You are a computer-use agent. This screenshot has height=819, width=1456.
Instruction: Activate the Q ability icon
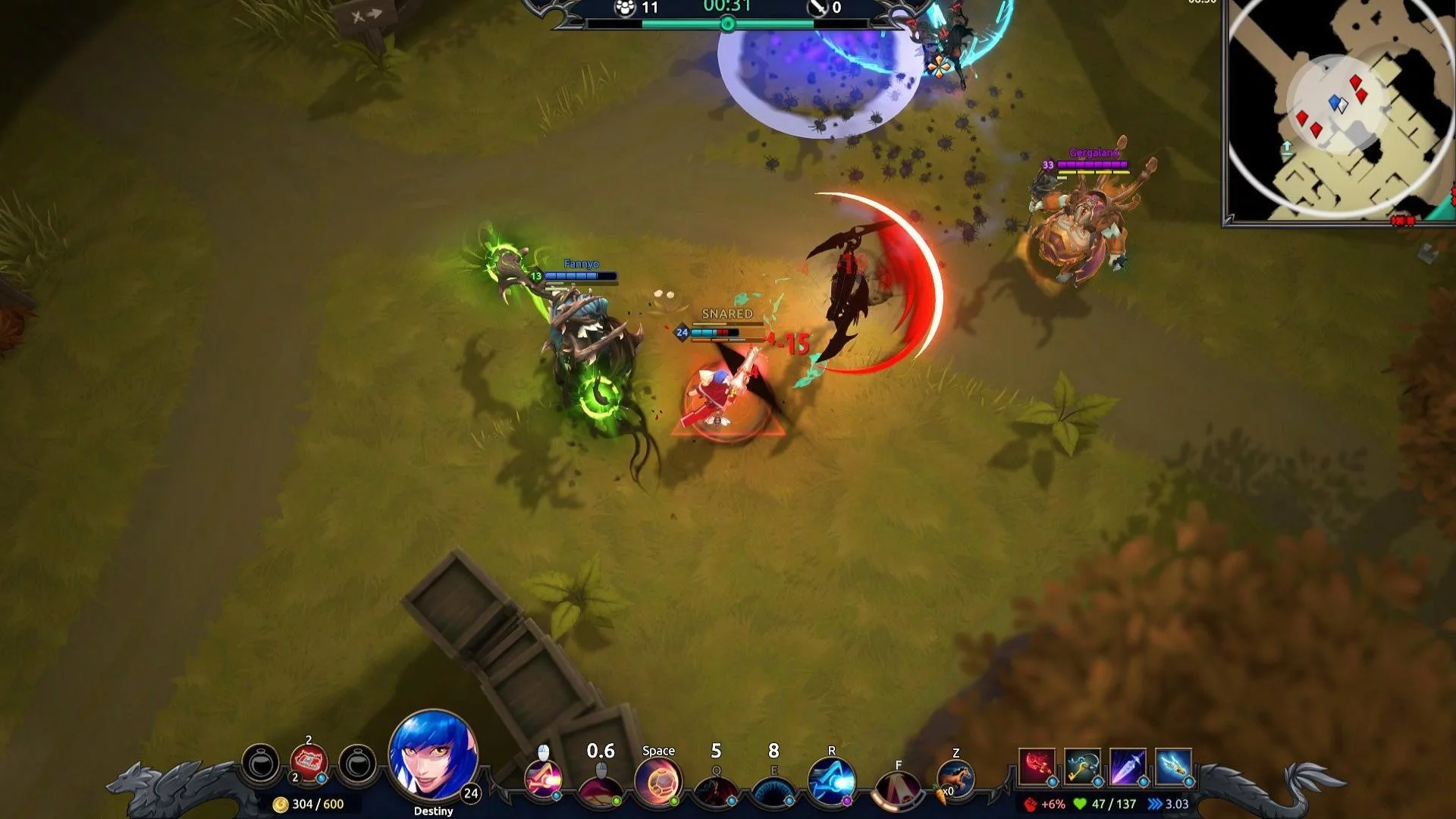click(x=715, y=786)
